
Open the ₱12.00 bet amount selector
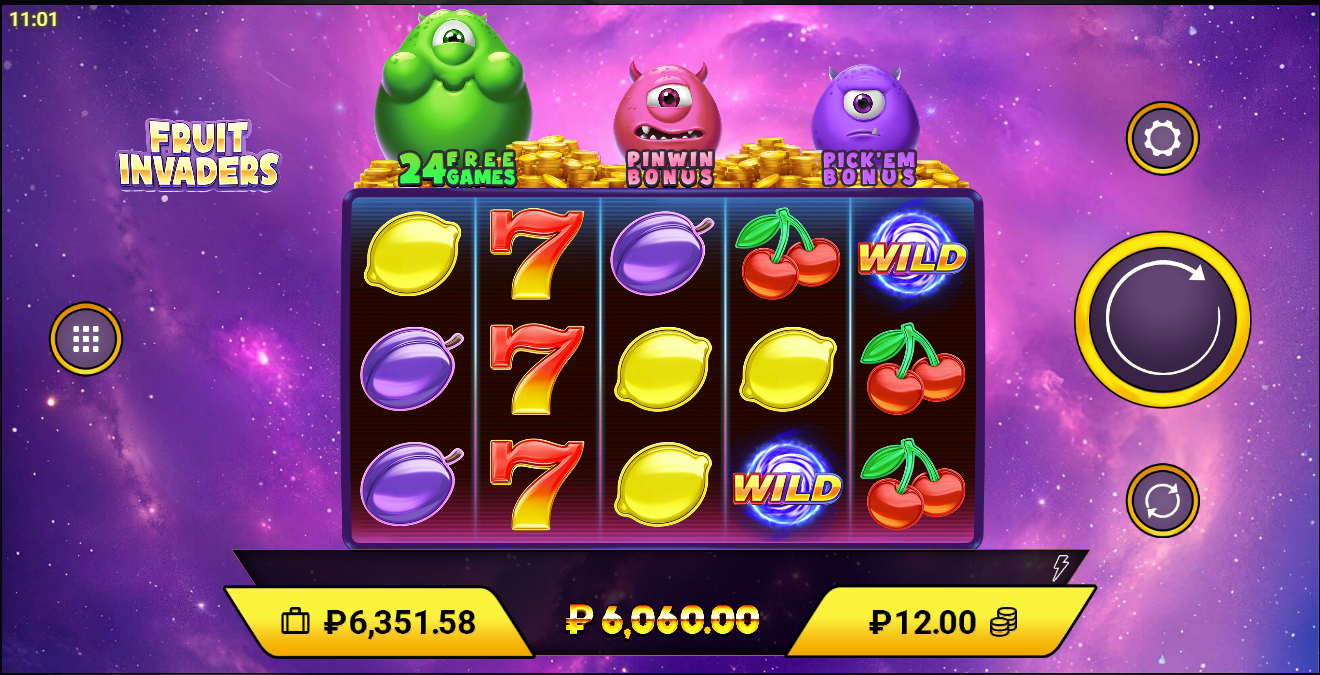click(942, 622)
